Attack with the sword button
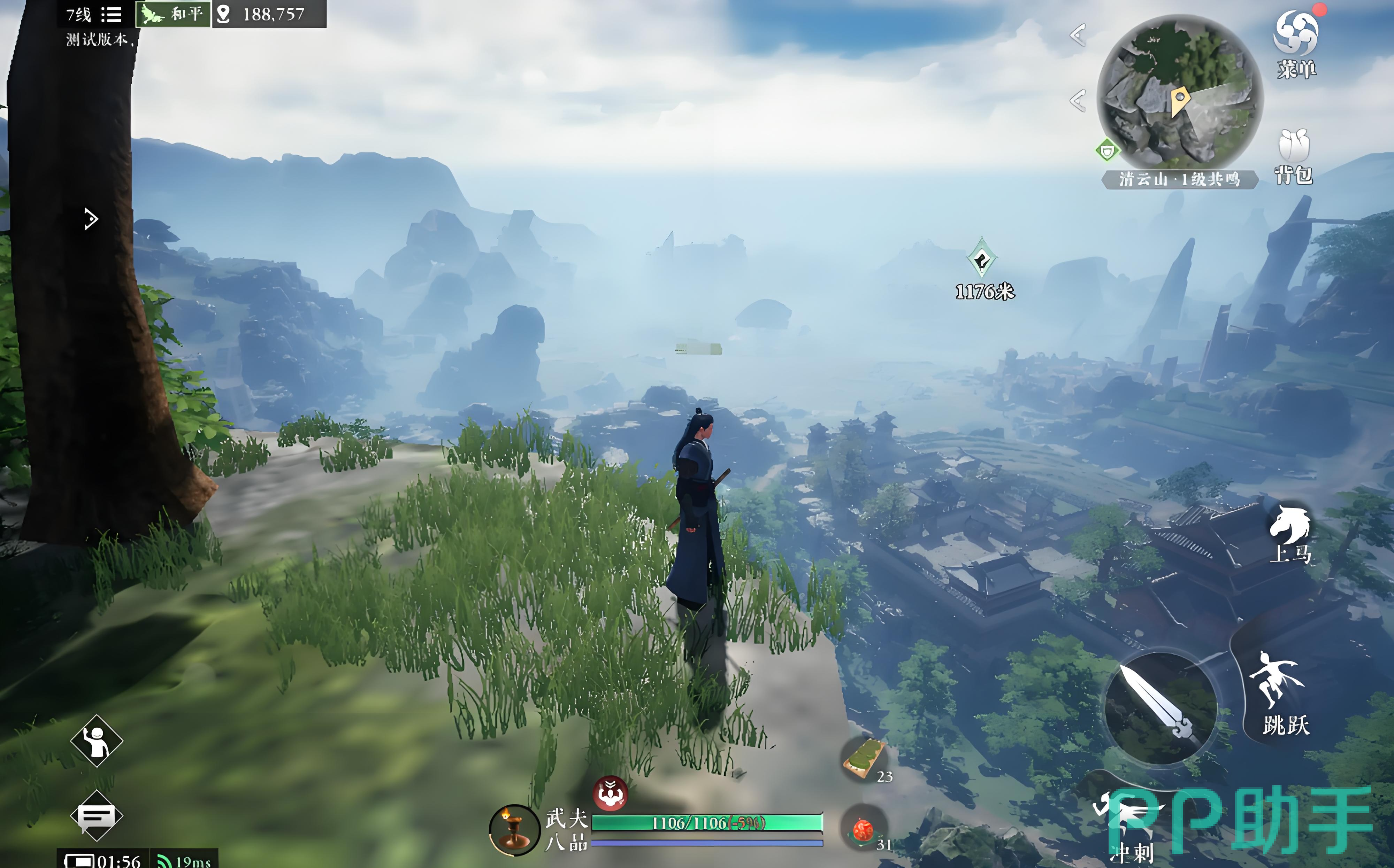 point(1160,707)
